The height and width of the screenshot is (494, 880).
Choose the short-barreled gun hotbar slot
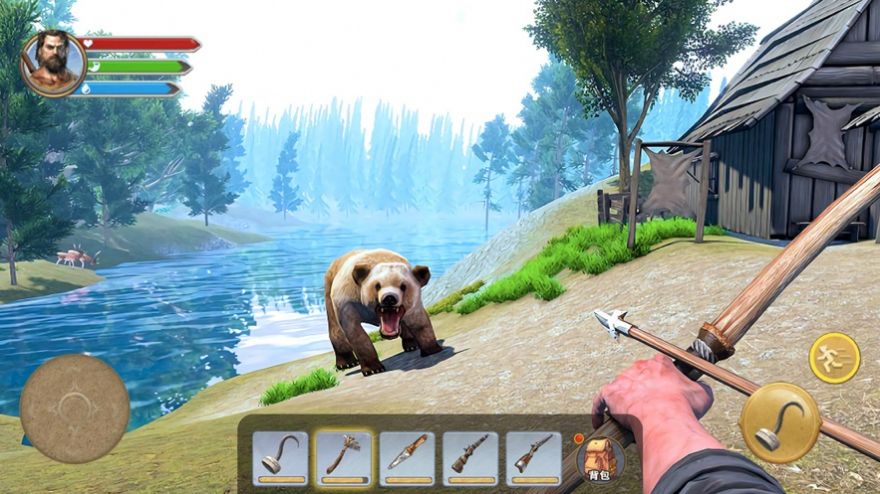click(x=470, y=457)
